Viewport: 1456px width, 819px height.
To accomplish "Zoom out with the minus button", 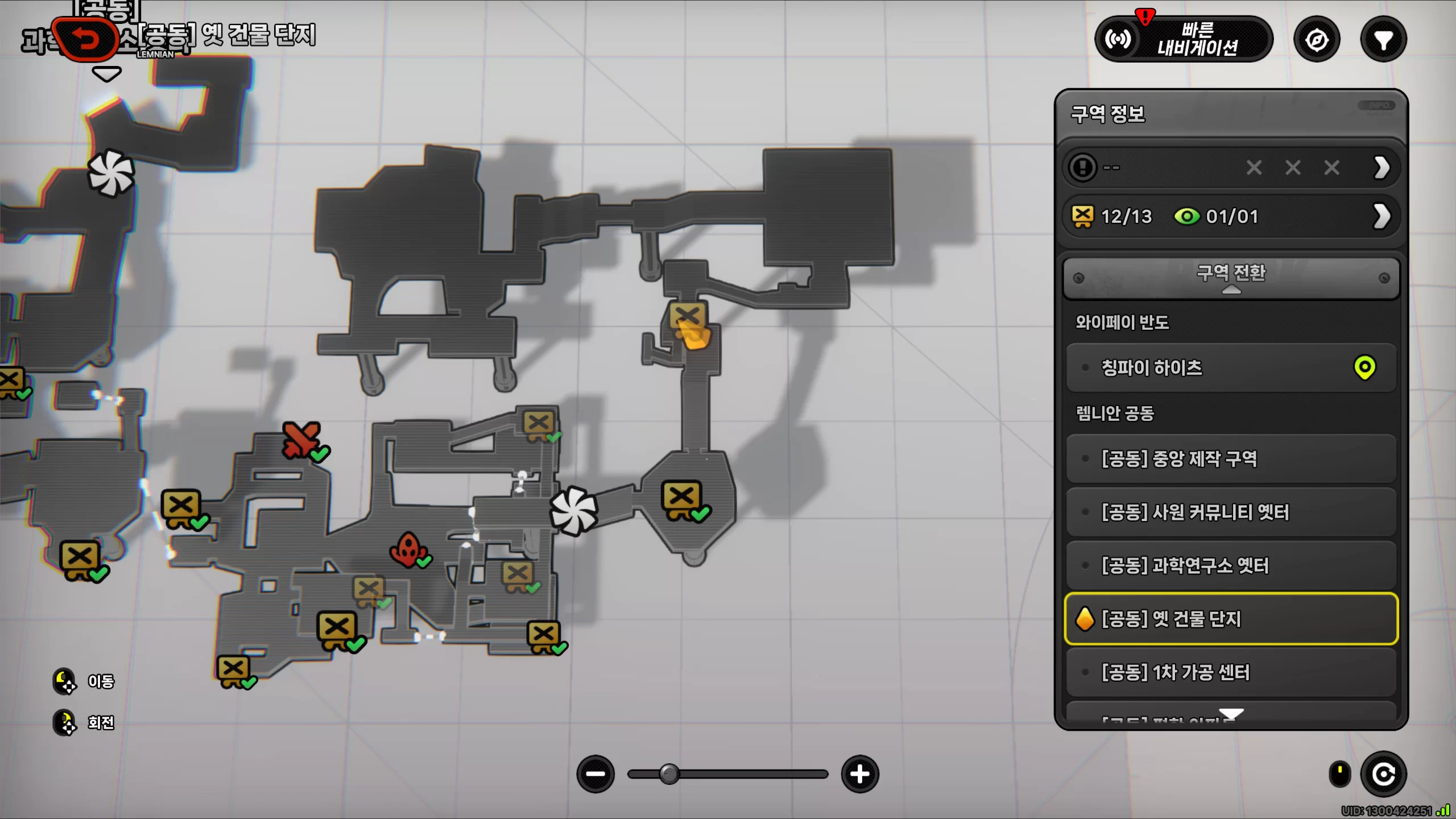I will tap(595, 774).
